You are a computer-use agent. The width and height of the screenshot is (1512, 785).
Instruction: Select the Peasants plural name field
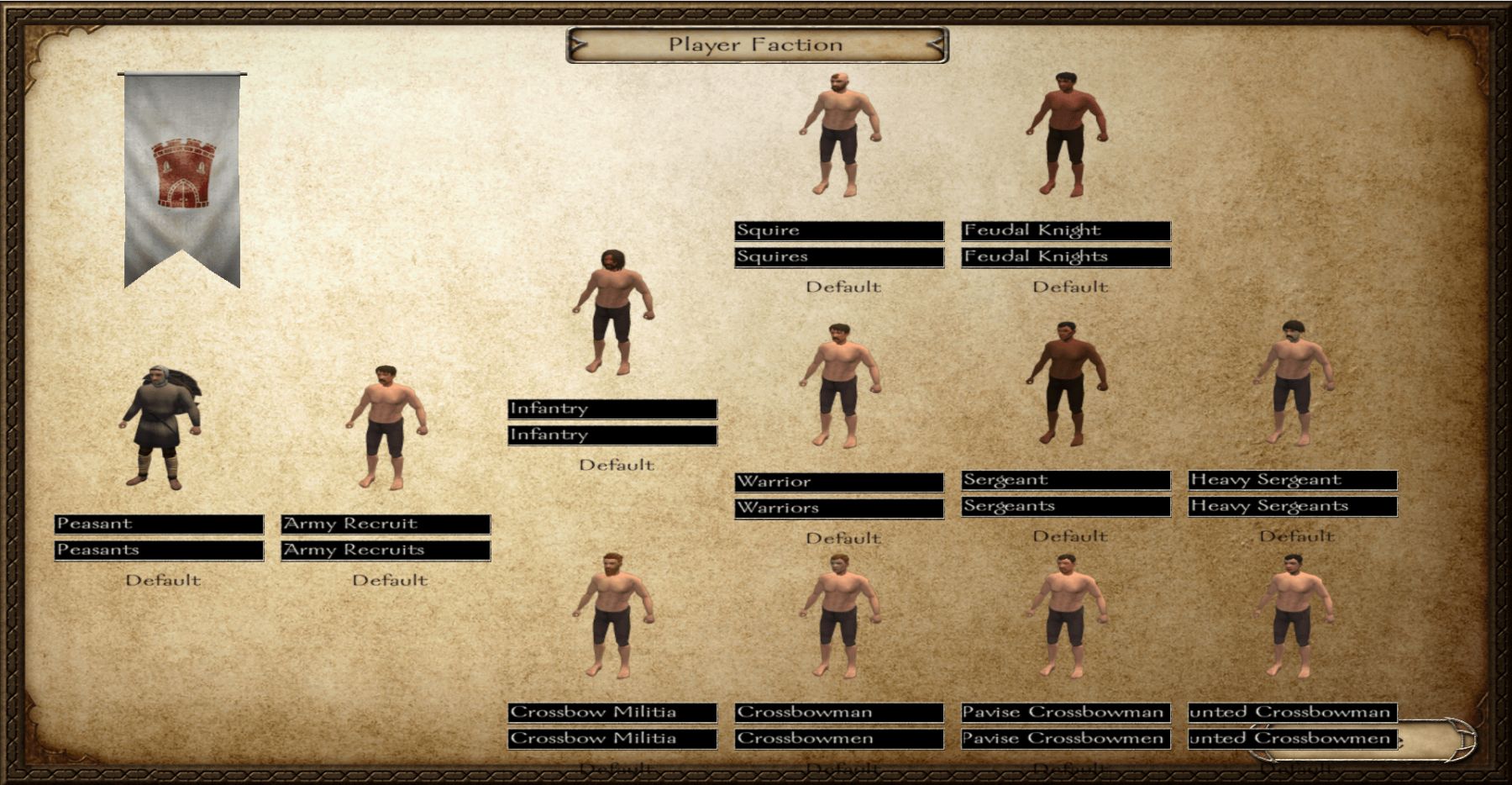pos(159,551)
